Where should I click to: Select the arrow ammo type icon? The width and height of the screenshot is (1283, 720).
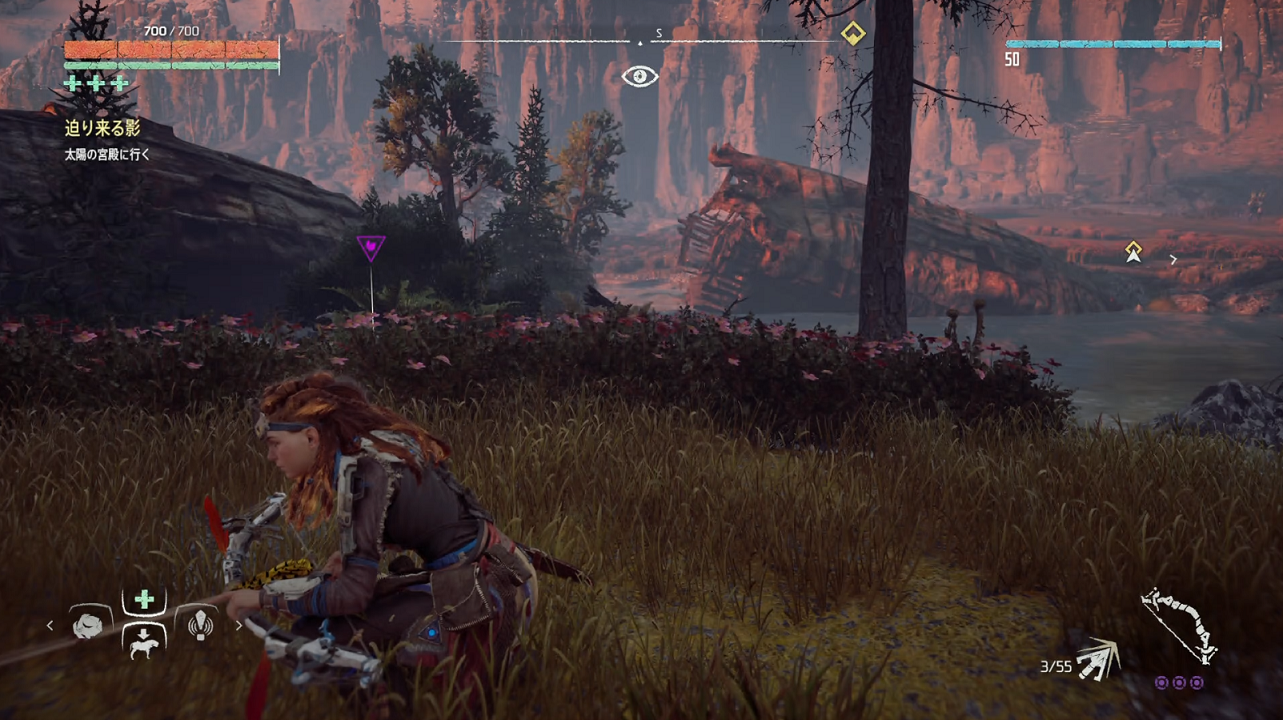pos(1097,659)
